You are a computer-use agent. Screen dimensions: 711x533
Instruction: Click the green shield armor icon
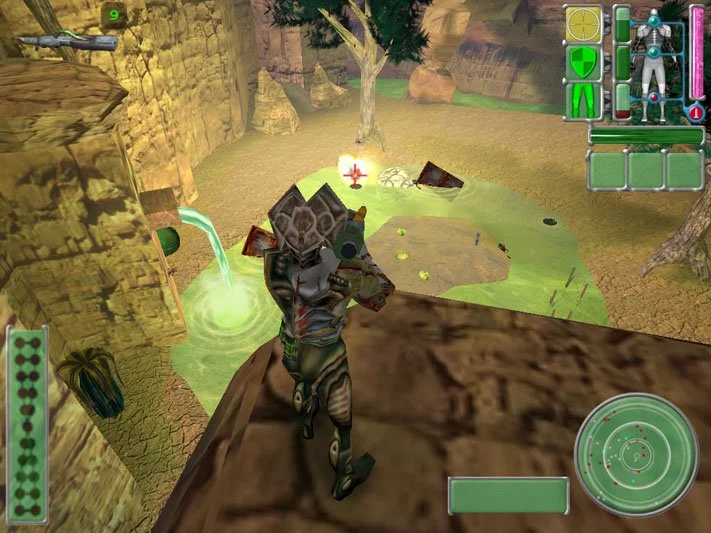tap(583, 63)
